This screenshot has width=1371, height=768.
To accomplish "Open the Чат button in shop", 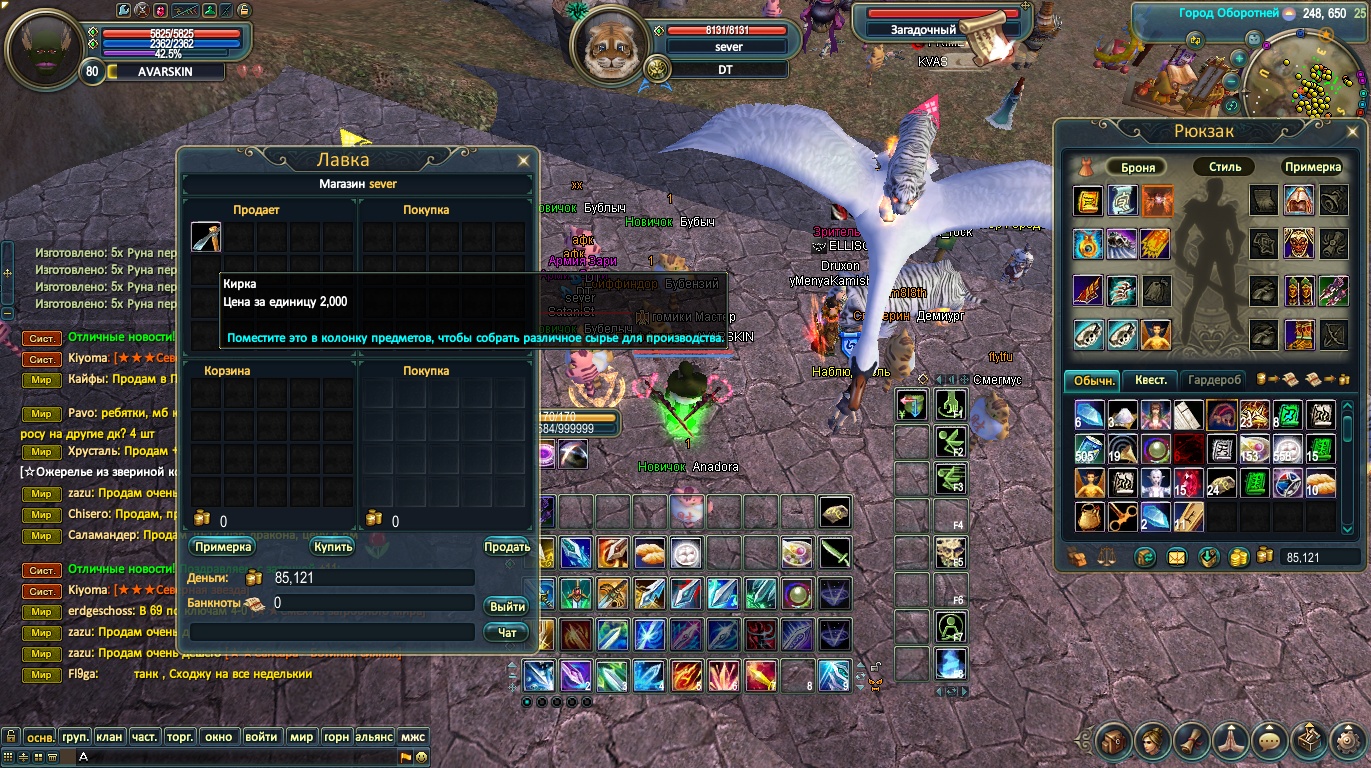I will pos(507,632).
